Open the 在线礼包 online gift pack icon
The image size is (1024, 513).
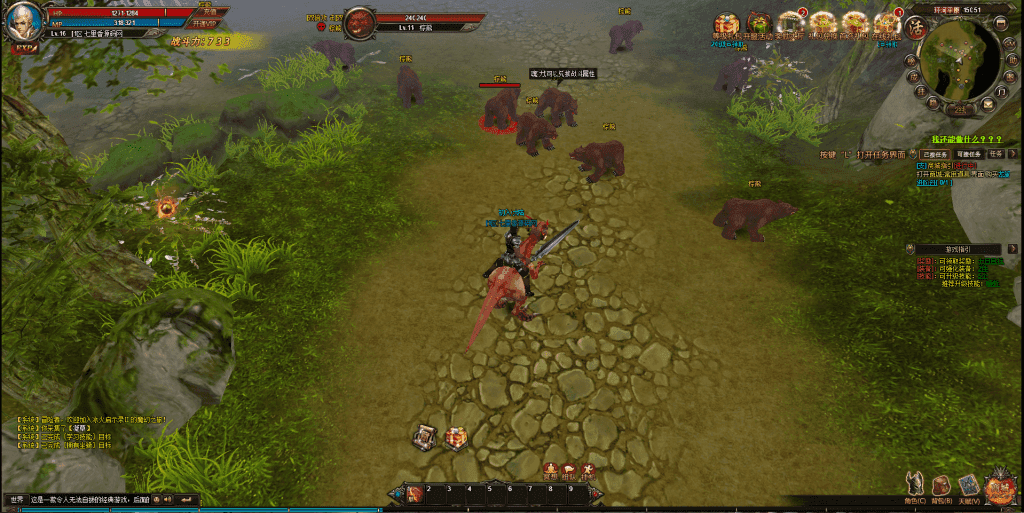885,24
